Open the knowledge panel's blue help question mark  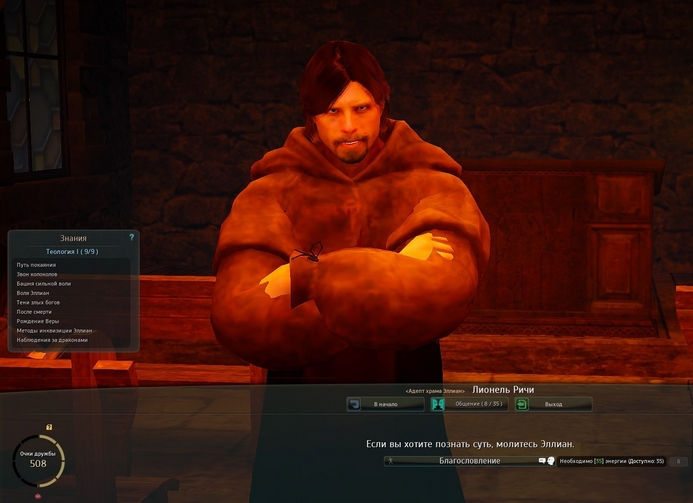click(131, 237)
